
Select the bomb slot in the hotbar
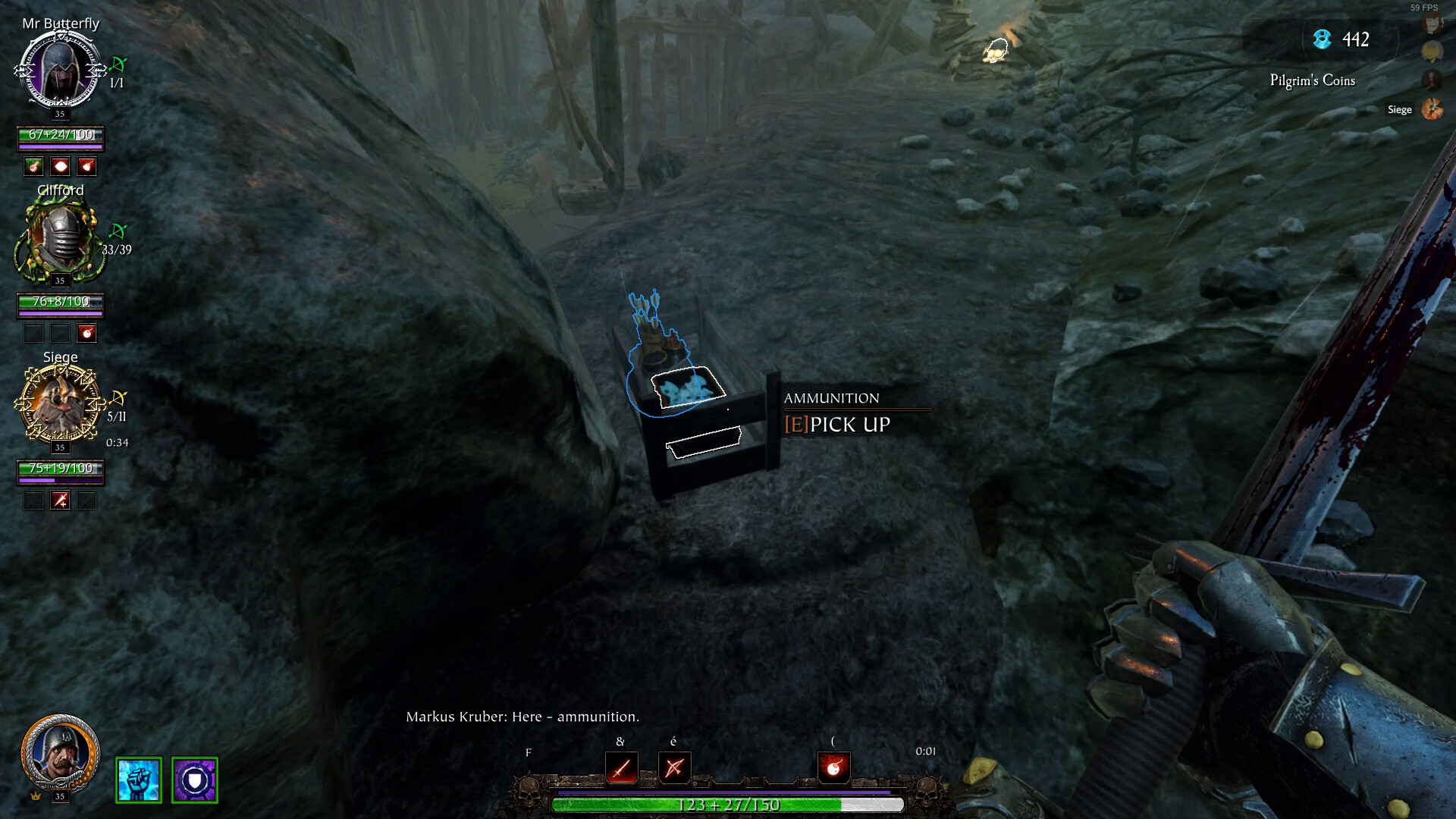(x=833, y=768)
